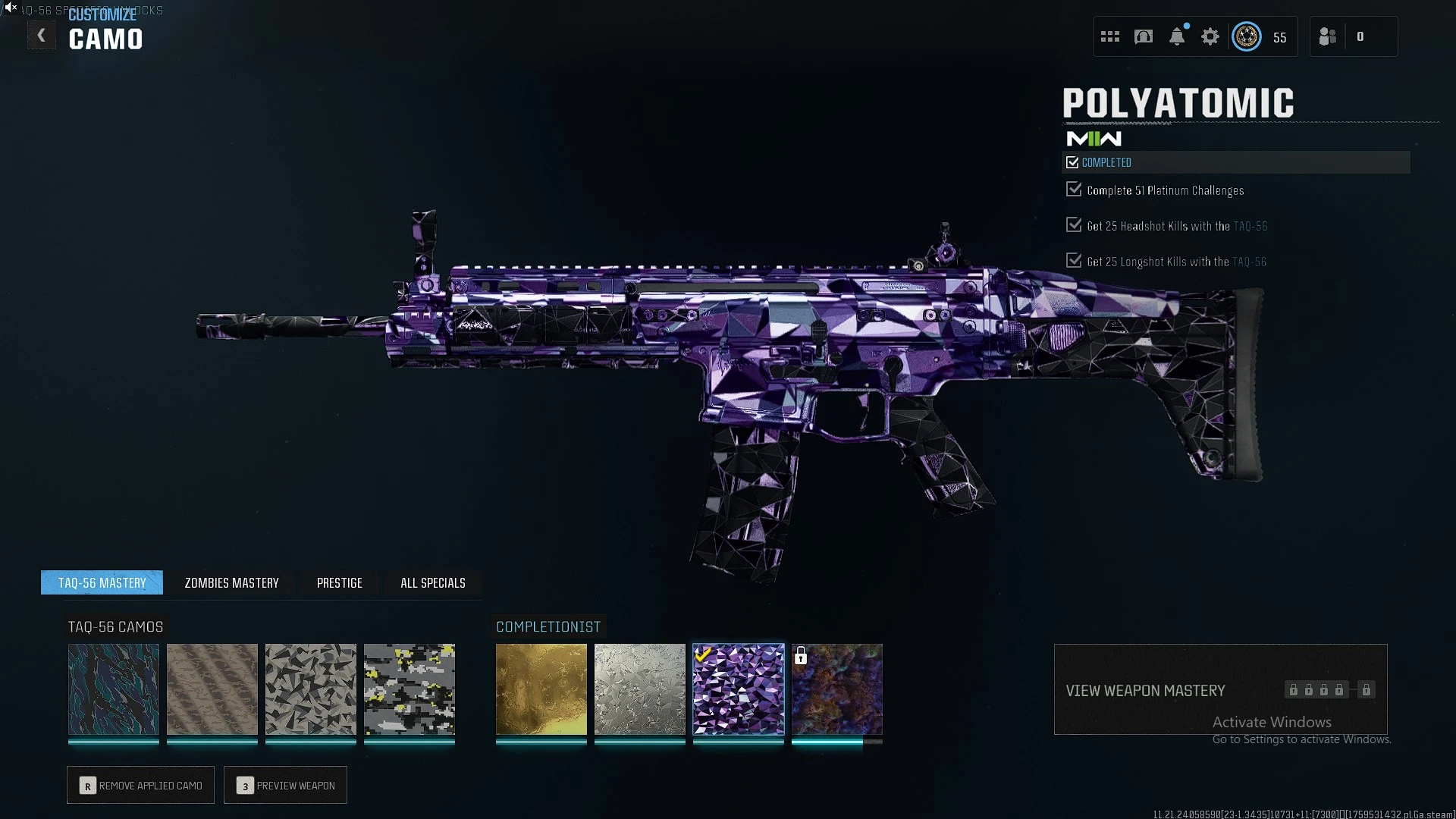Preview the weapon
The width and height of the screenshot is (1456, 819).
[x=286, y=786]
